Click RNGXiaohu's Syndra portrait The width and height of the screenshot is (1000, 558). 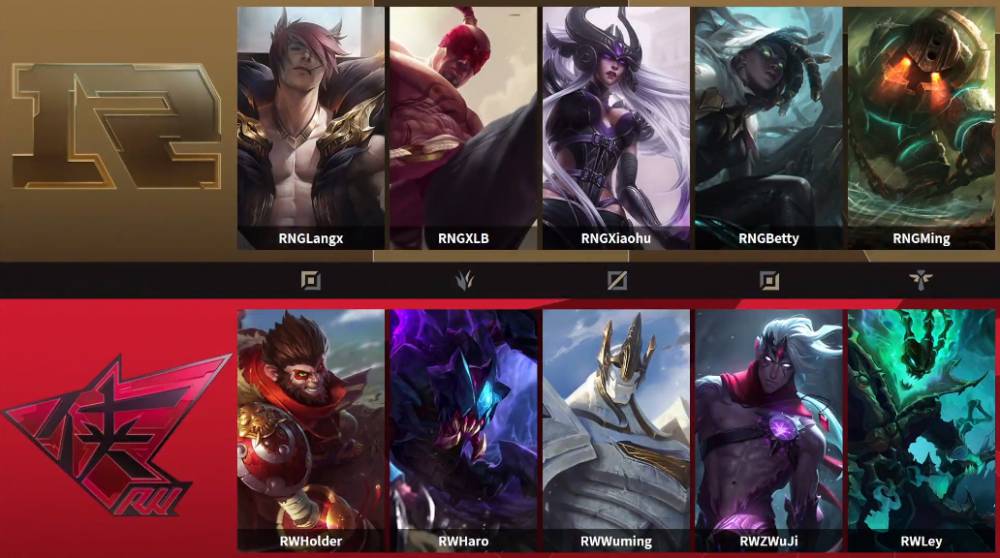[x=616, y=128]
